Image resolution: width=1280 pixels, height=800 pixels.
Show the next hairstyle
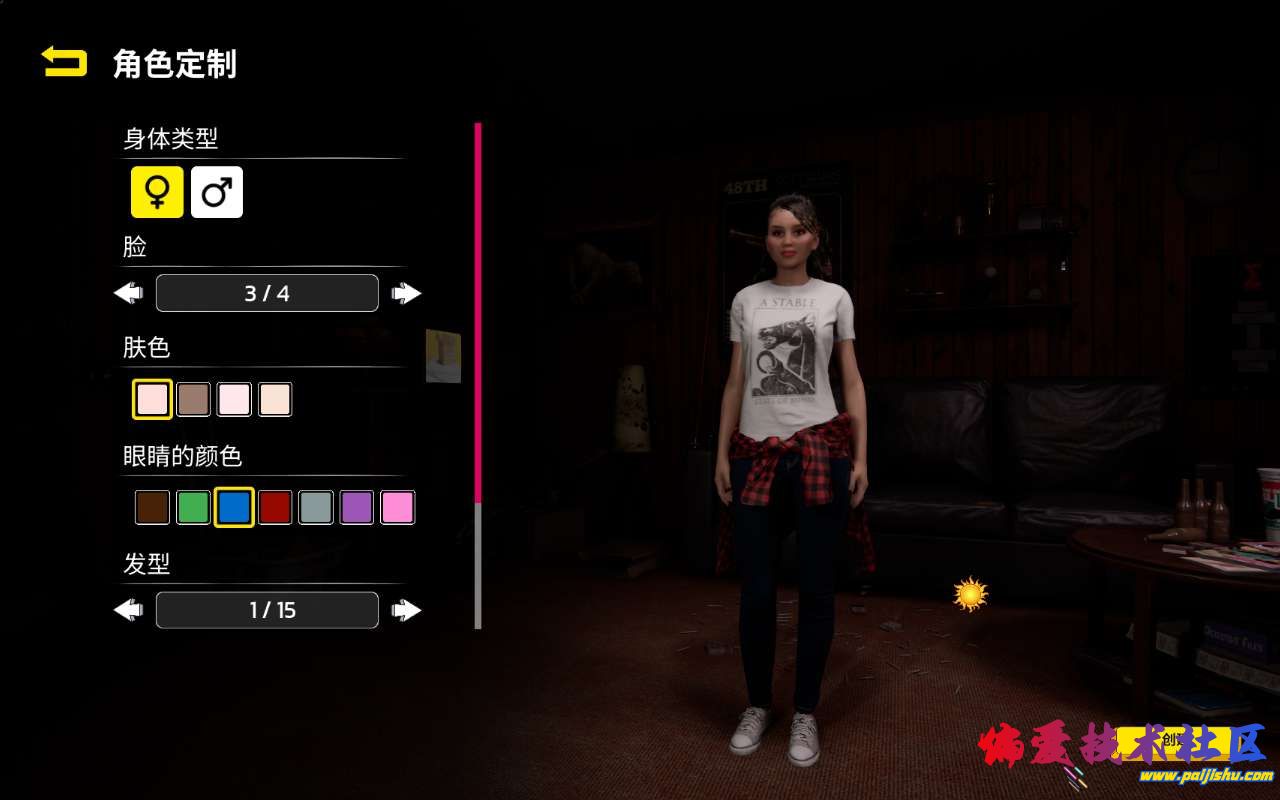(406, 610)
